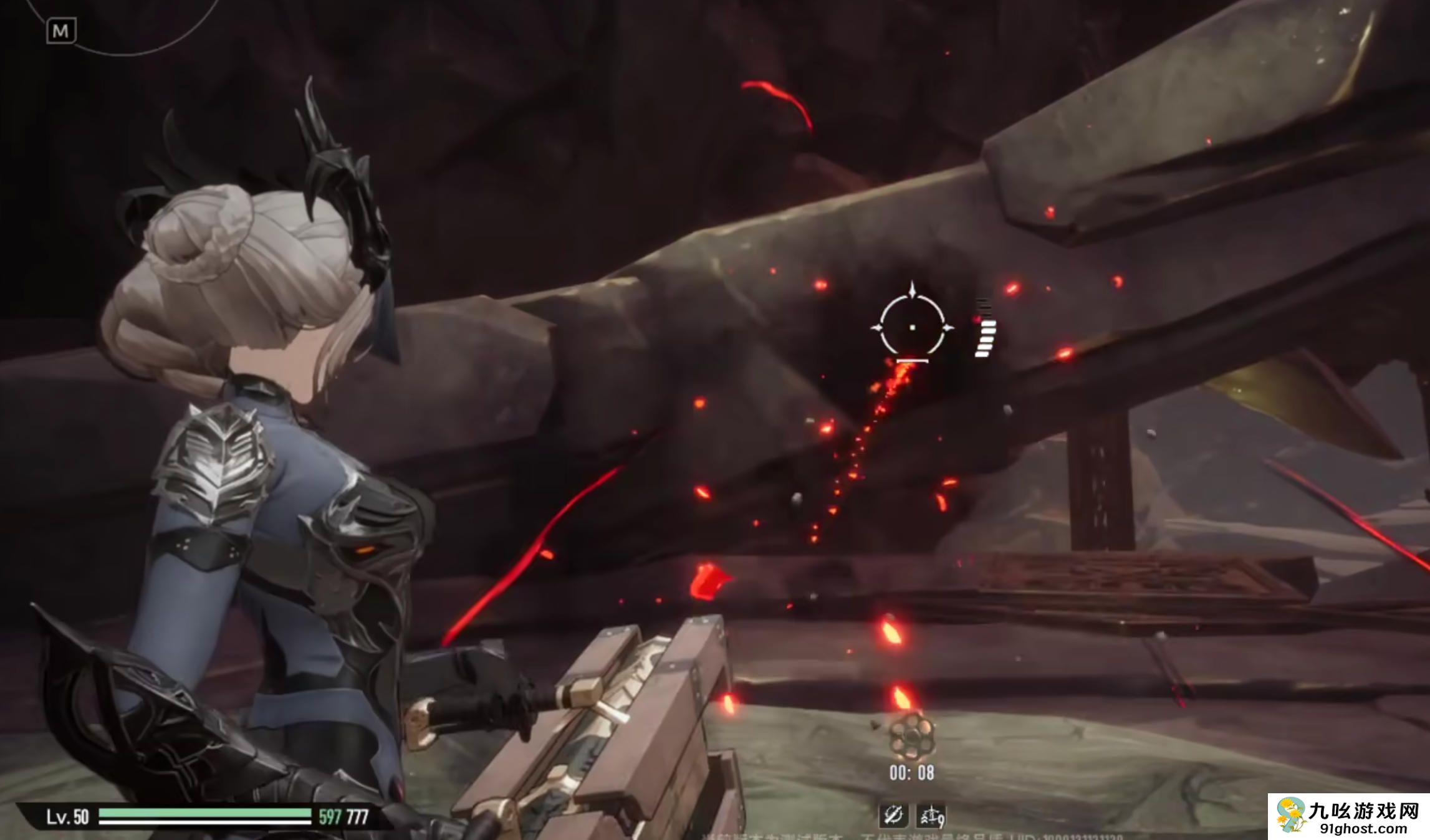This screenshot has height=840, width=1430.
Task: Open the 91ghost.com watermark logo
Action: (x=1348, y=816)
